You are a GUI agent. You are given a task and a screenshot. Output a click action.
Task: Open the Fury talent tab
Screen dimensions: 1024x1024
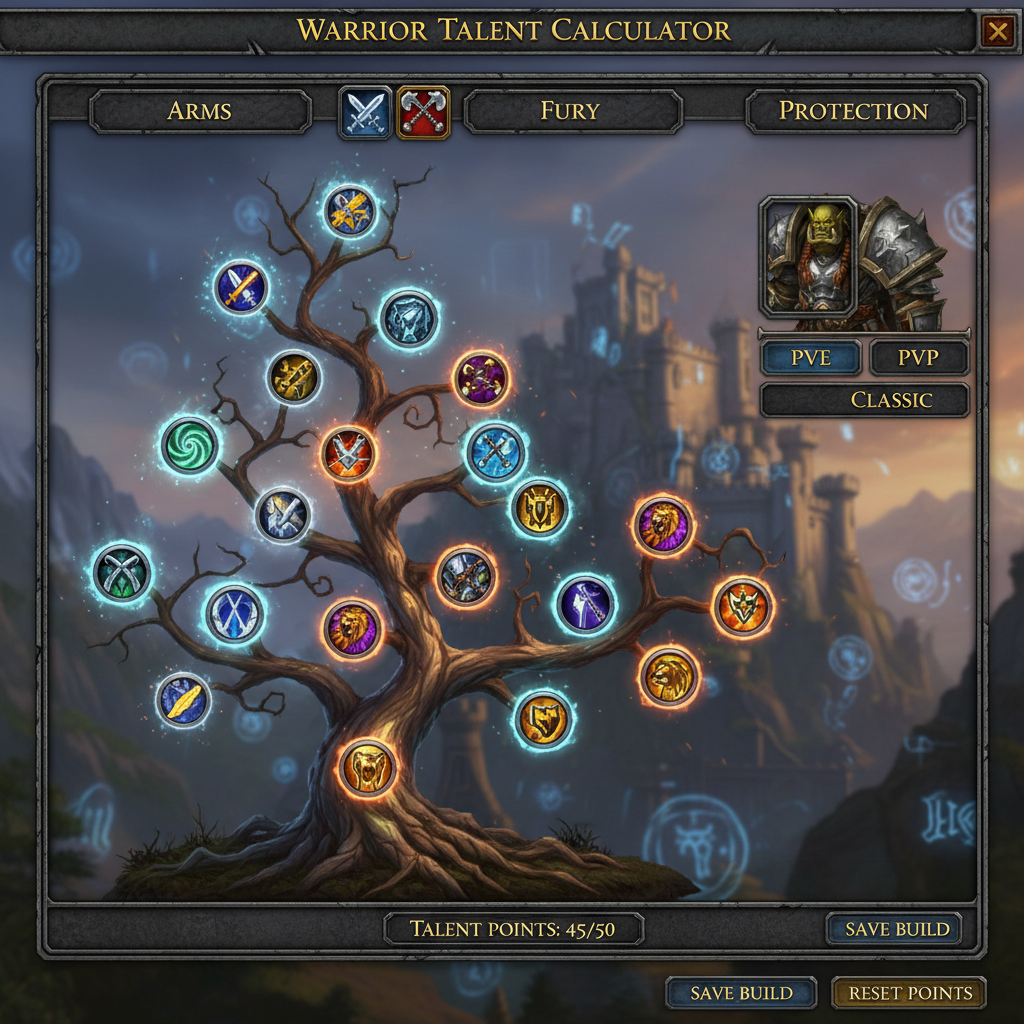[x=572, y=111]
